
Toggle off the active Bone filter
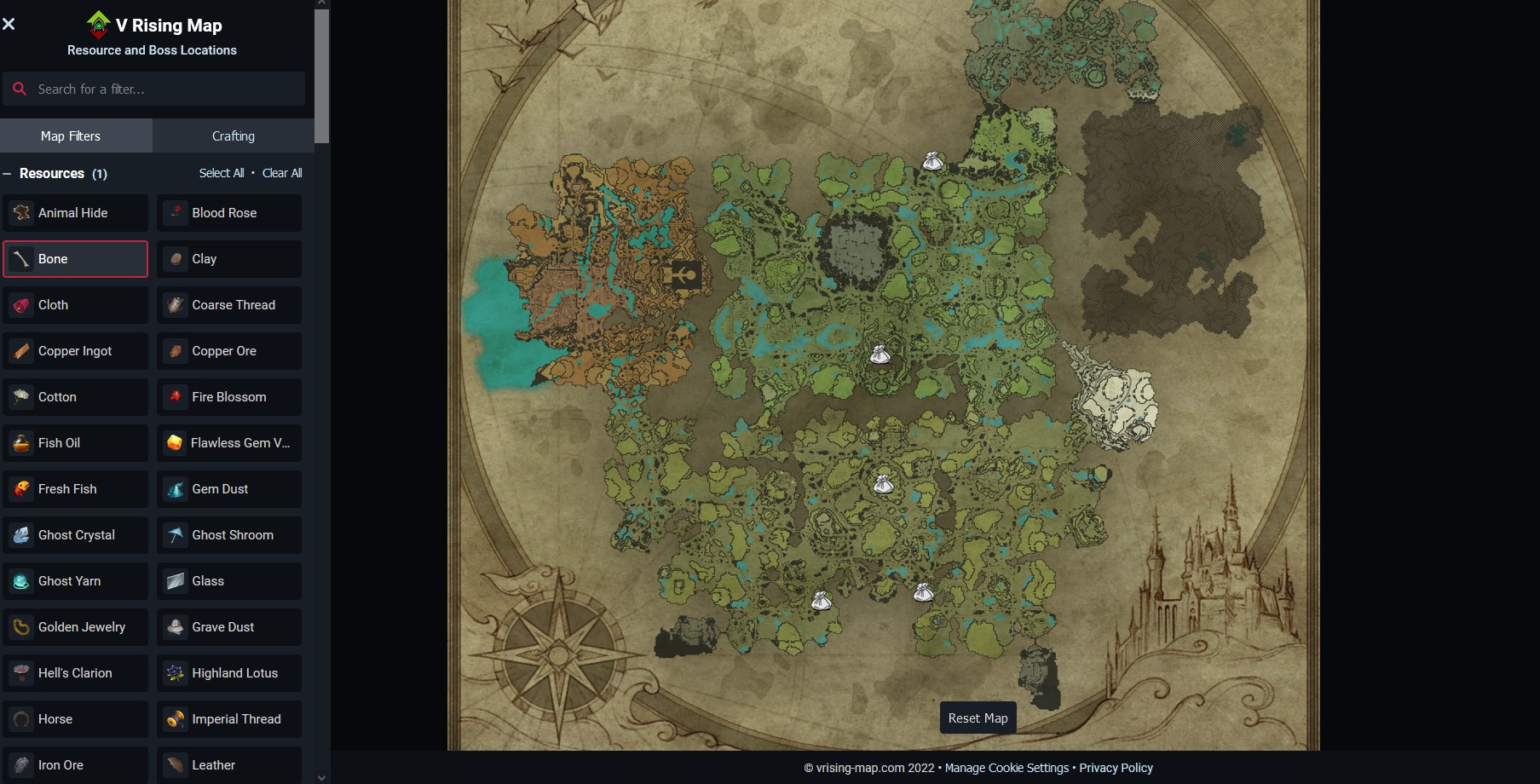75,258
